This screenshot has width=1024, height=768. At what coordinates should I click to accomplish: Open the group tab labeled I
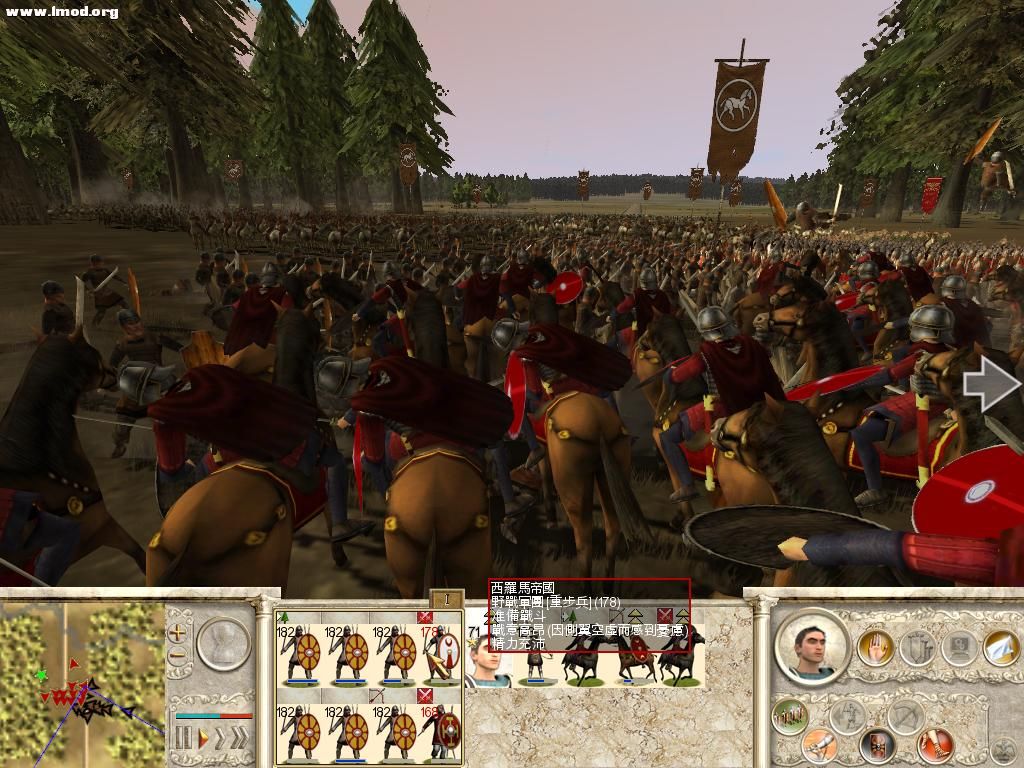(x=448, y=599)
